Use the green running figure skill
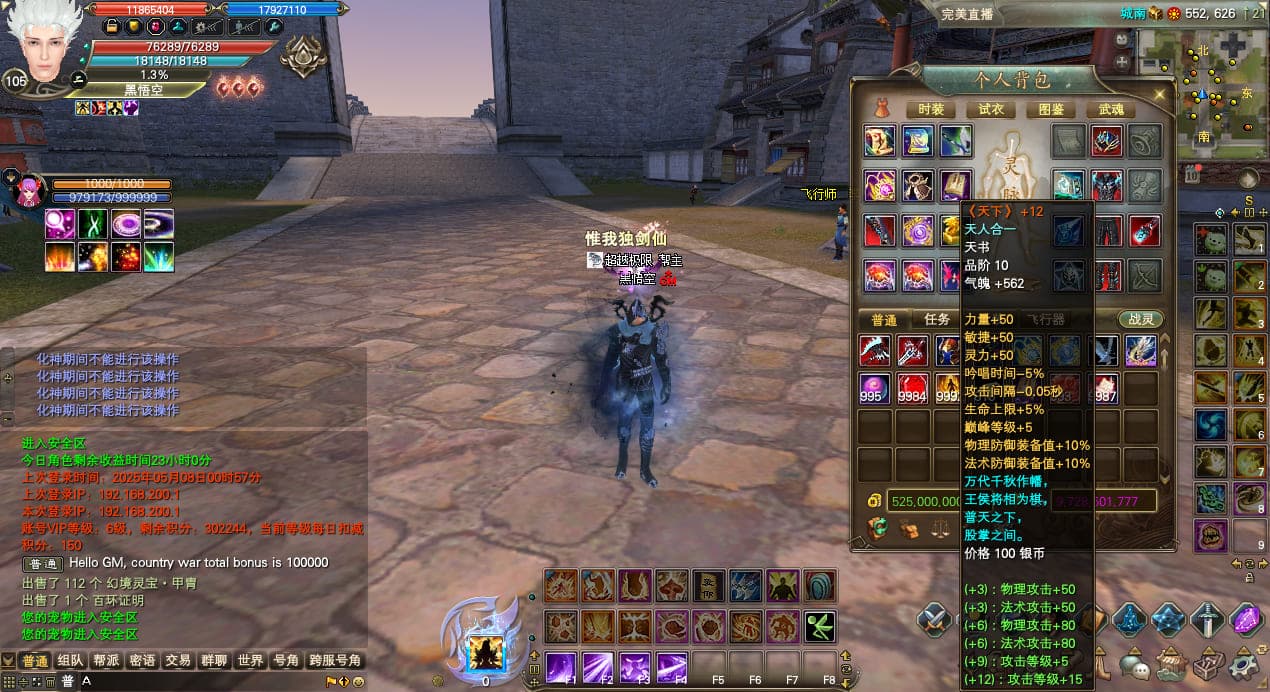 (820, 627)
